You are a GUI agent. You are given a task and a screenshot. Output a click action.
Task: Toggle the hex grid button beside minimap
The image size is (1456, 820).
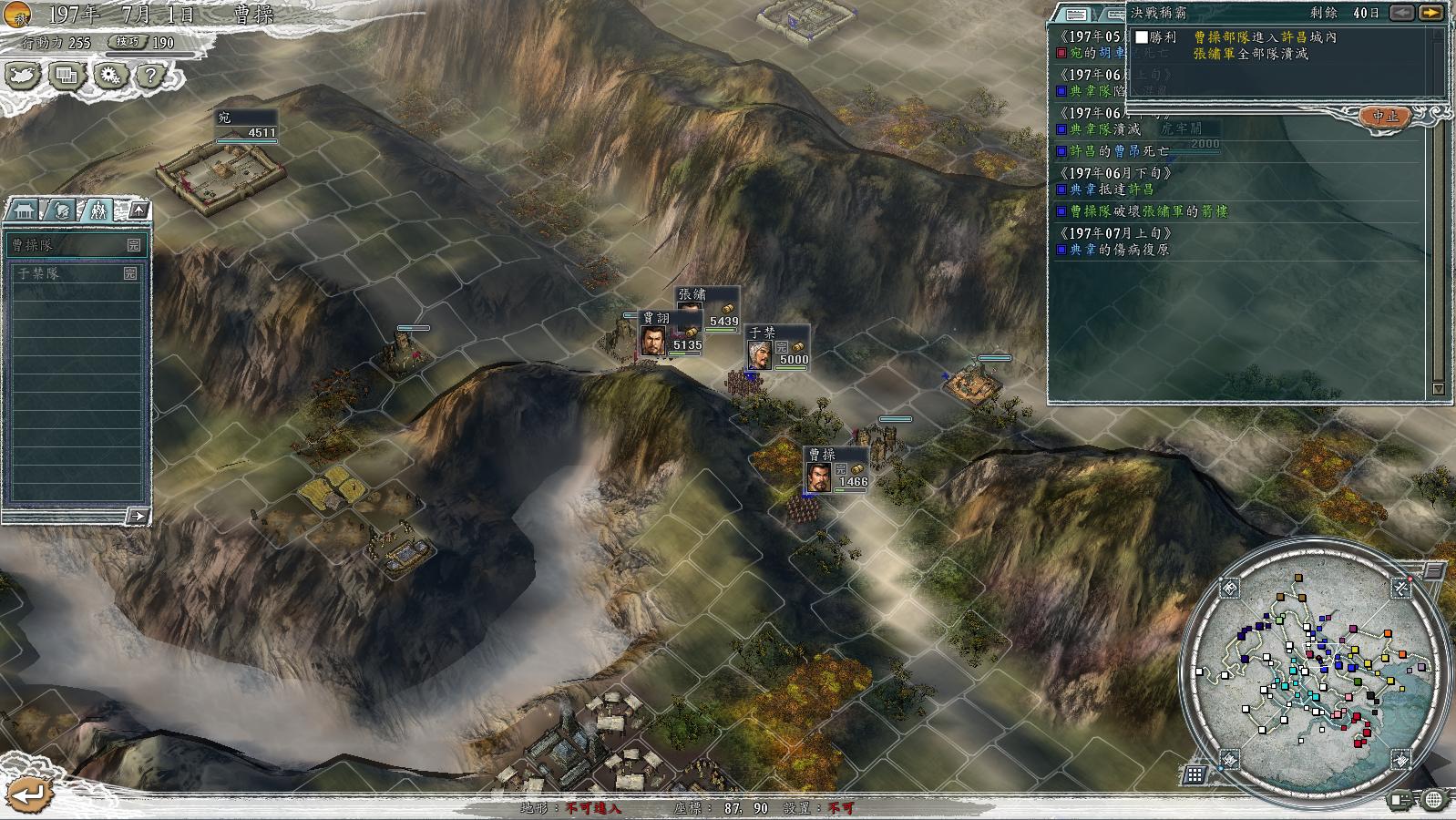click(1195, 775)
